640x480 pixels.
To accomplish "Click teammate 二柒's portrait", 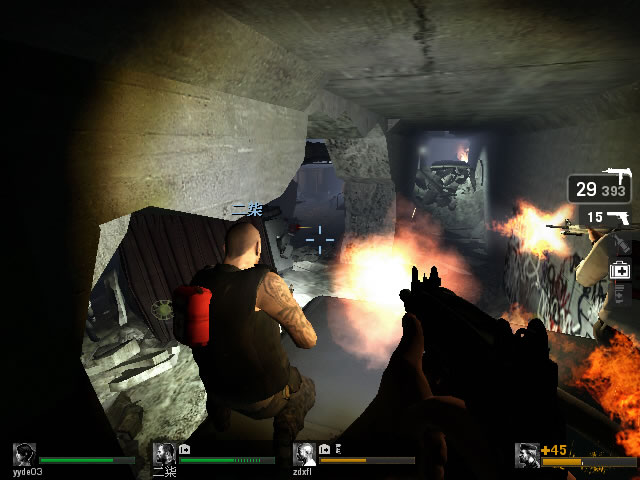I will [x=165, y=455].
